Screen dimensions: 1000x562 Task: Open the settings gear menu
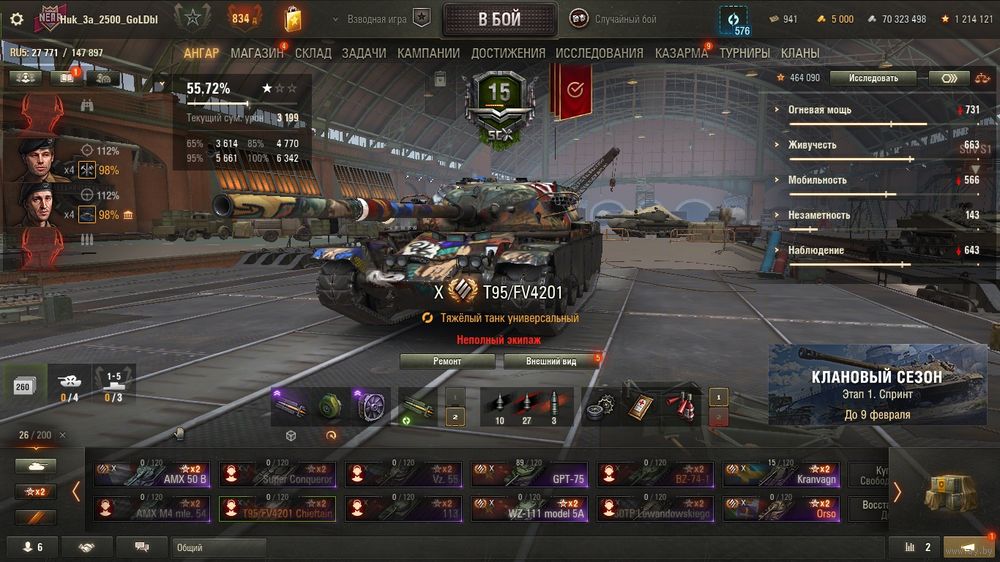(16, 19)
